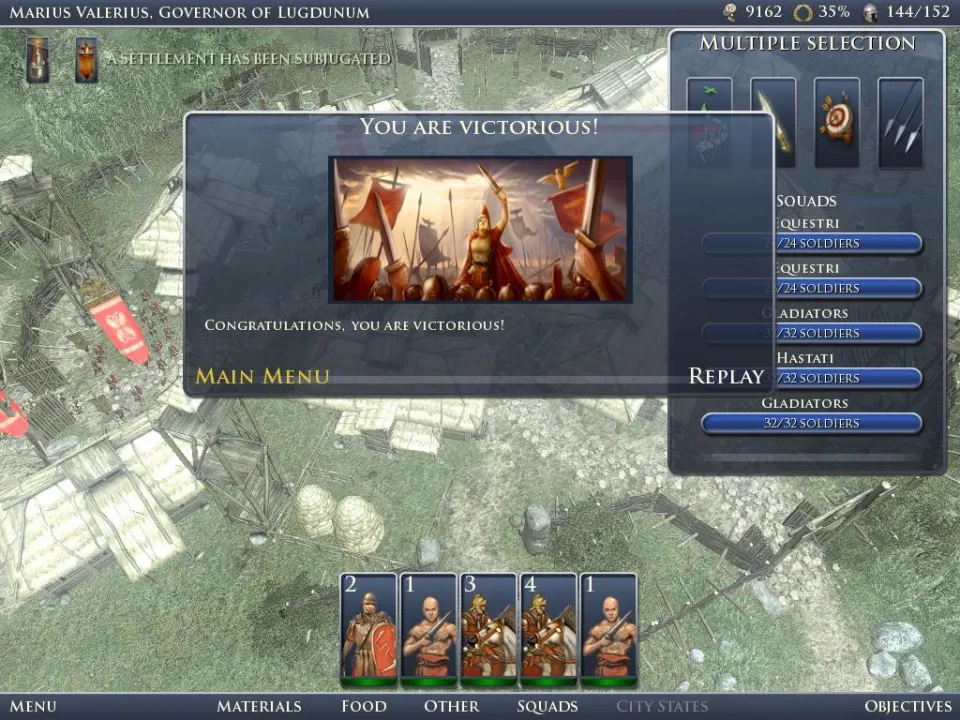Return to the Main Menu from the victory dialog
The height and width of the screenshot is (720, 960).
point(262,376)
